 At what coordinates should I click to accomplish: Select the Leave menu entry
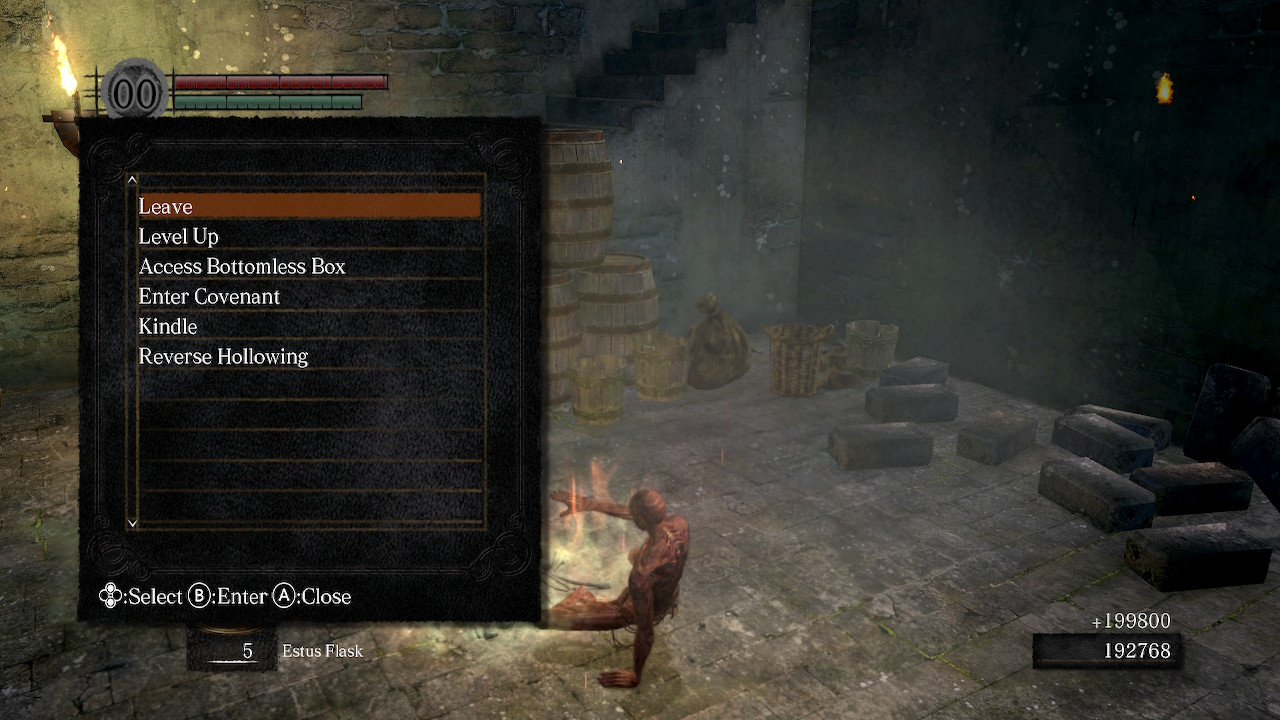308,206
